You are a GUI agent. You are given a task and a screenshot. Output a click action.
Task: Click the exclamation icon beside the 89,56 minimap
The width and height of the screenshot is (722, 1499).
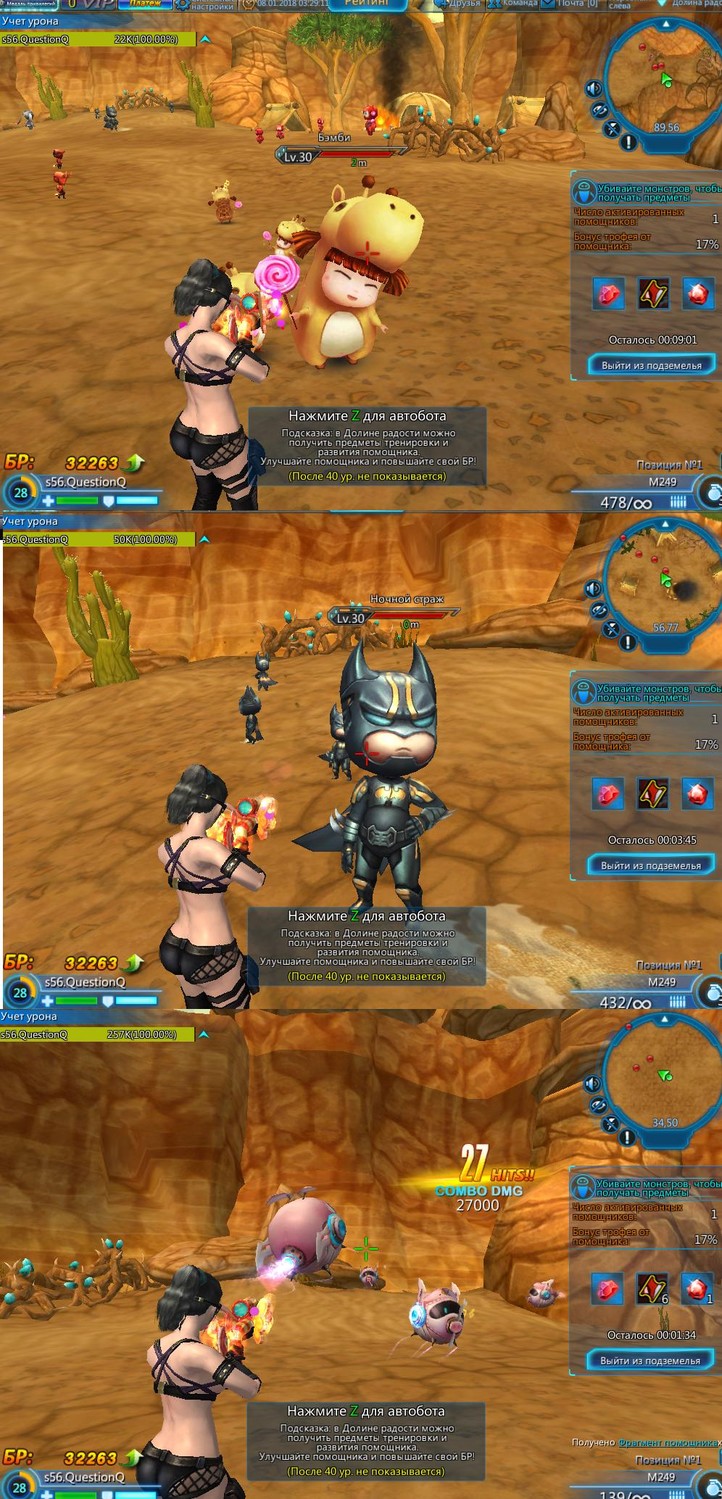coord(628,142)
